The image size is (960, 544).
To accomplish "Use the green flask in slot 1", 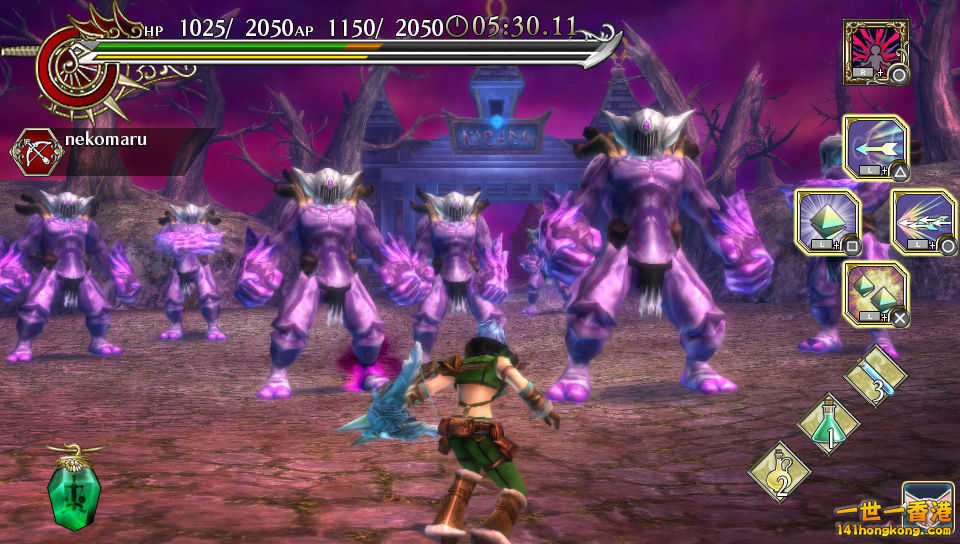I will [829, 423].
